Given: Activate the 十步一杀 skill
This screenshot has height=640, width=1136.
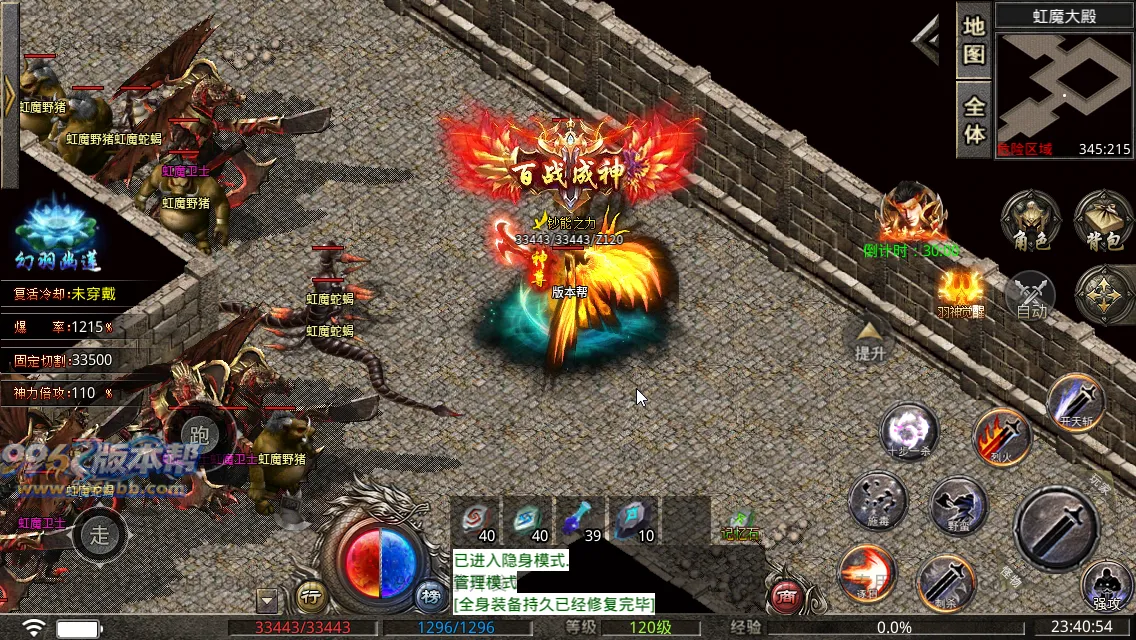Looking at the screenshot, I should 909,432.
